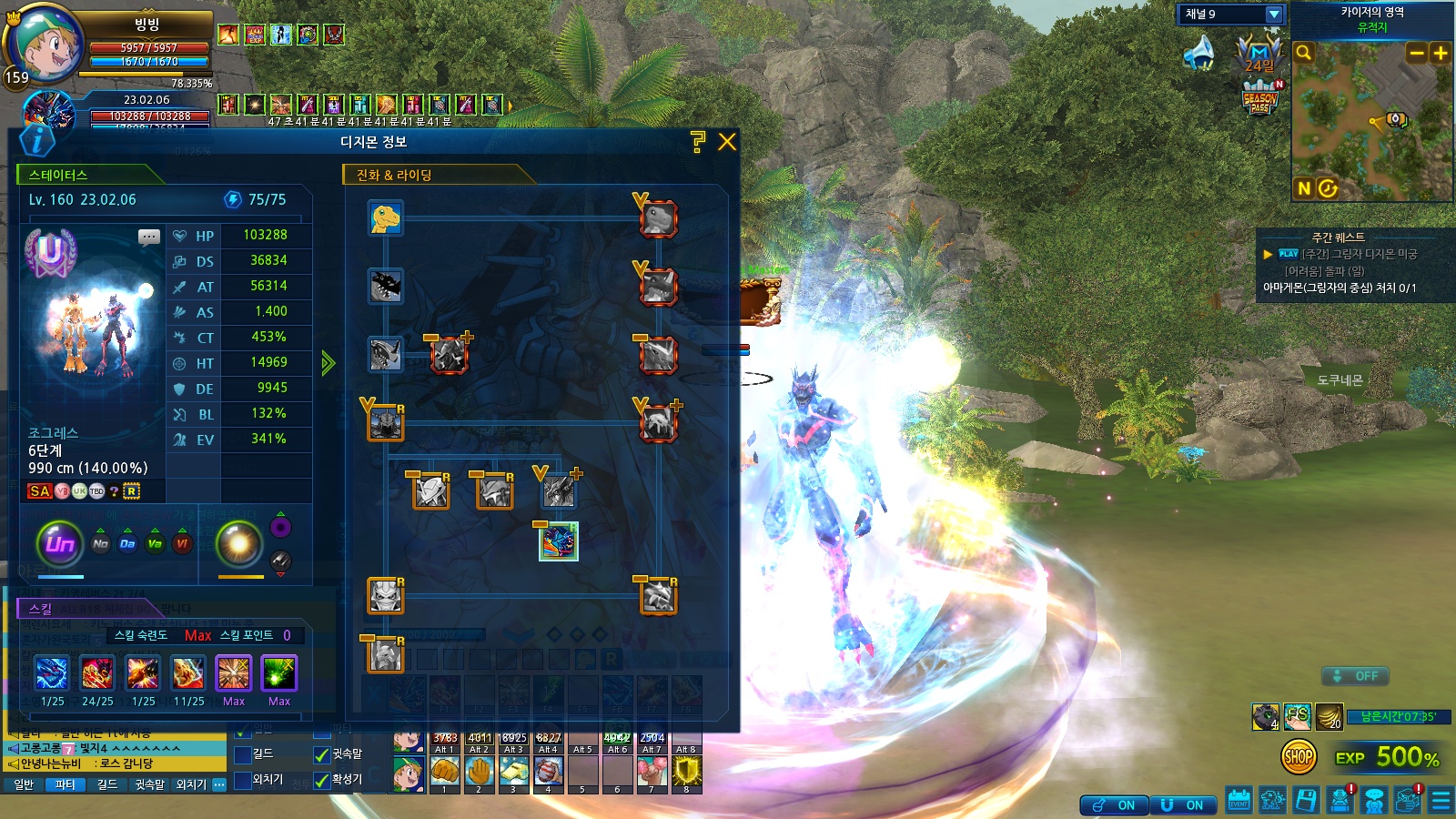Switch to the general chat tab
The image size is (1456, 819).
click(x=24, y=784)
